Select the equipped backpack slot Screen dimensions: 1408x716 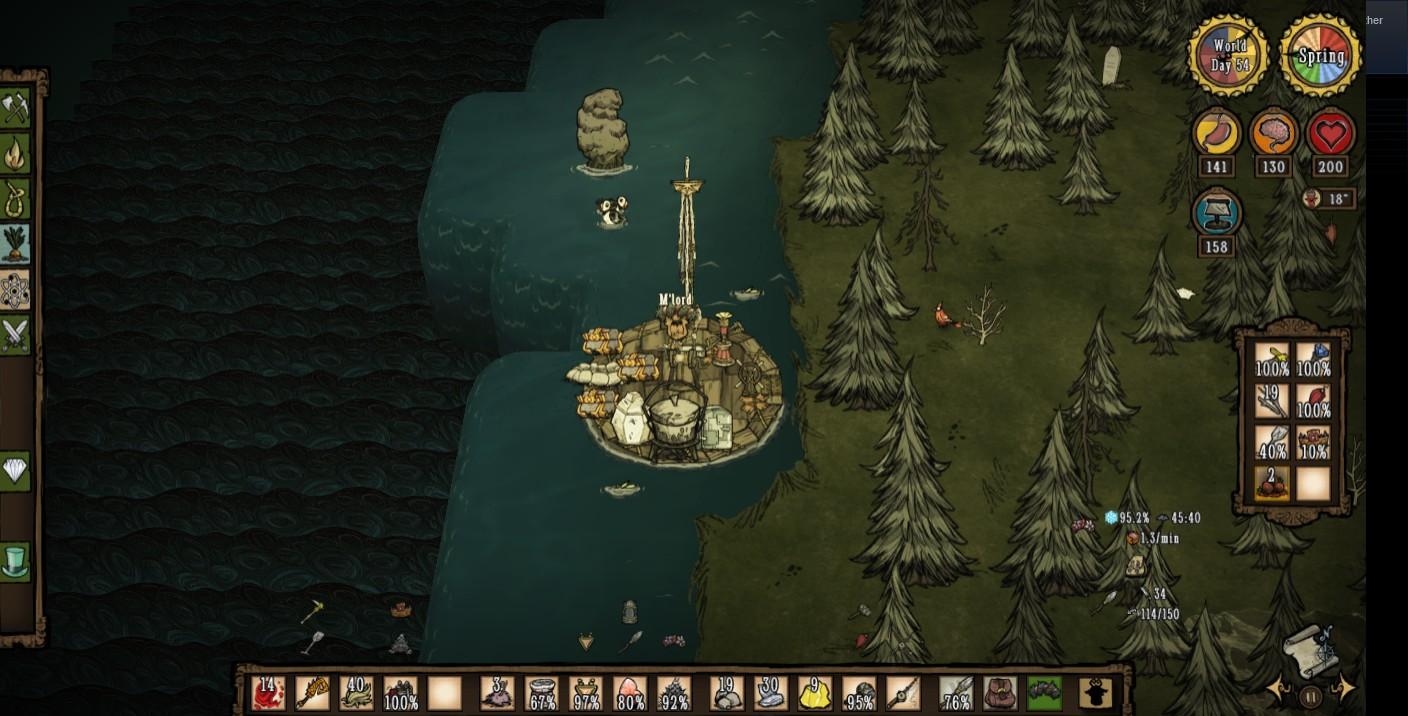(999, 693)
